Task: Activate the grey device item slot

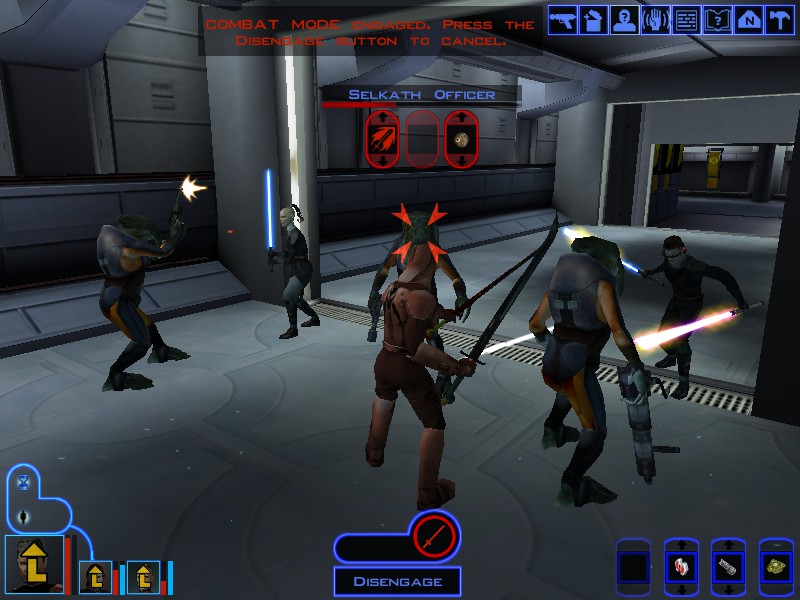Action: (728, 568)
